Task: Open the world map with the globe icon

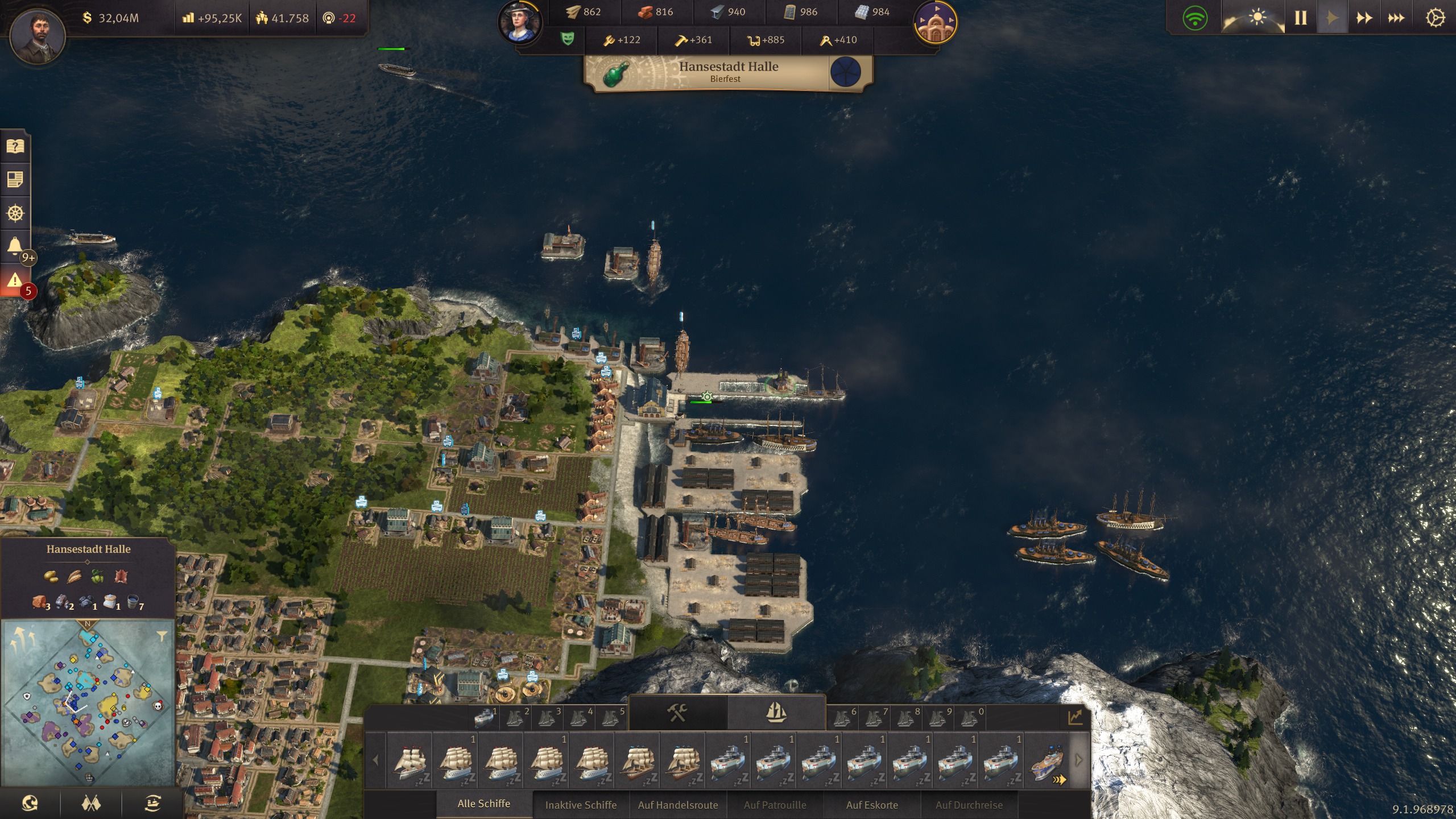Action: point(31,804)
